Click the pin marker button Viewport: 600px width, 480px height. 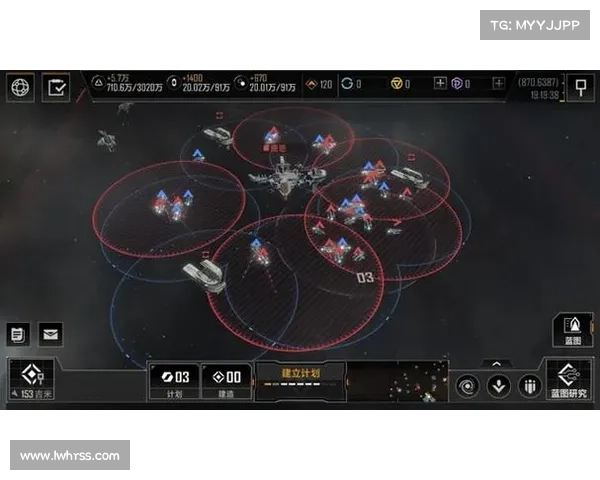click(579, 87)
